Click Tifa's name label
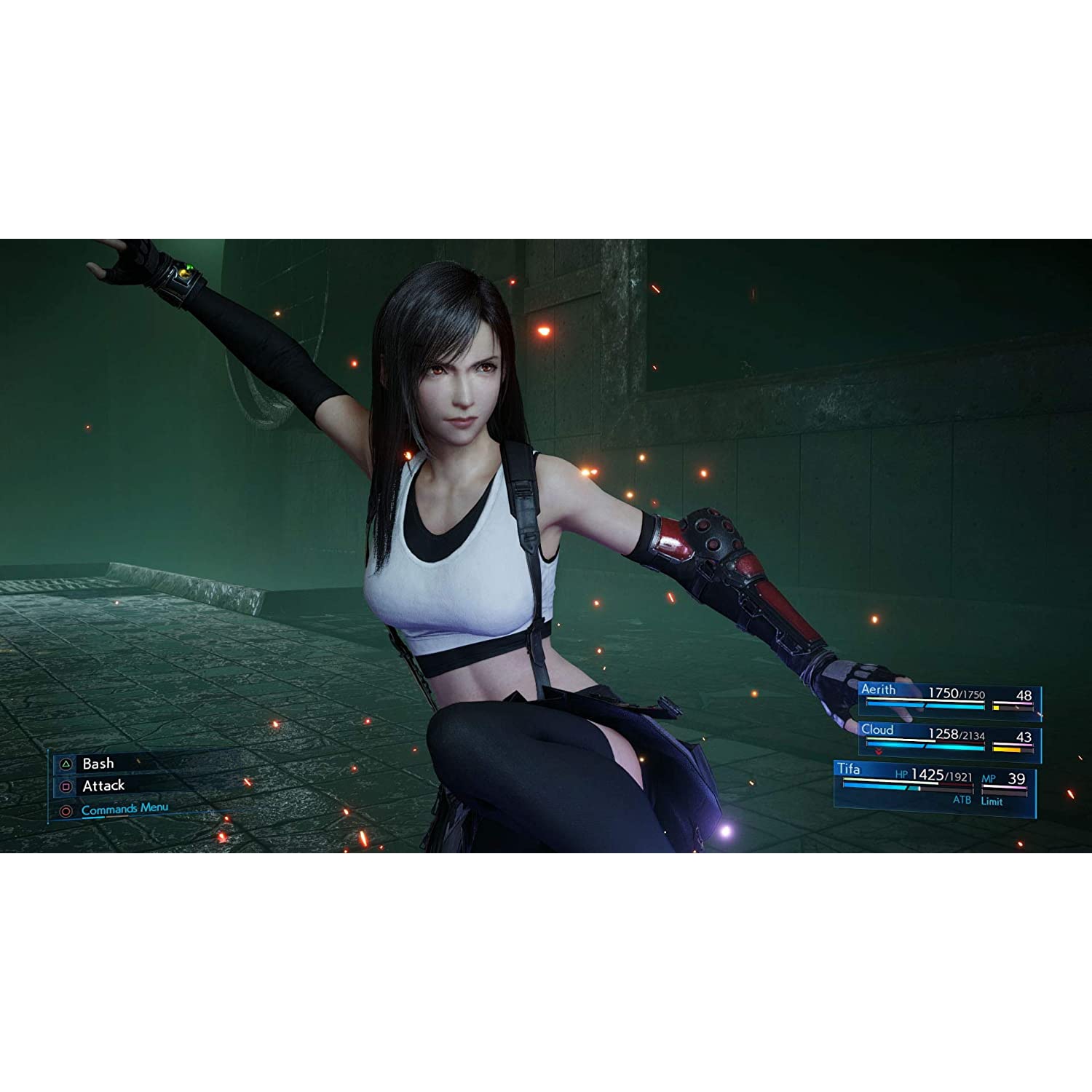The image size is (1092, 1092). [x=850, y=769]
